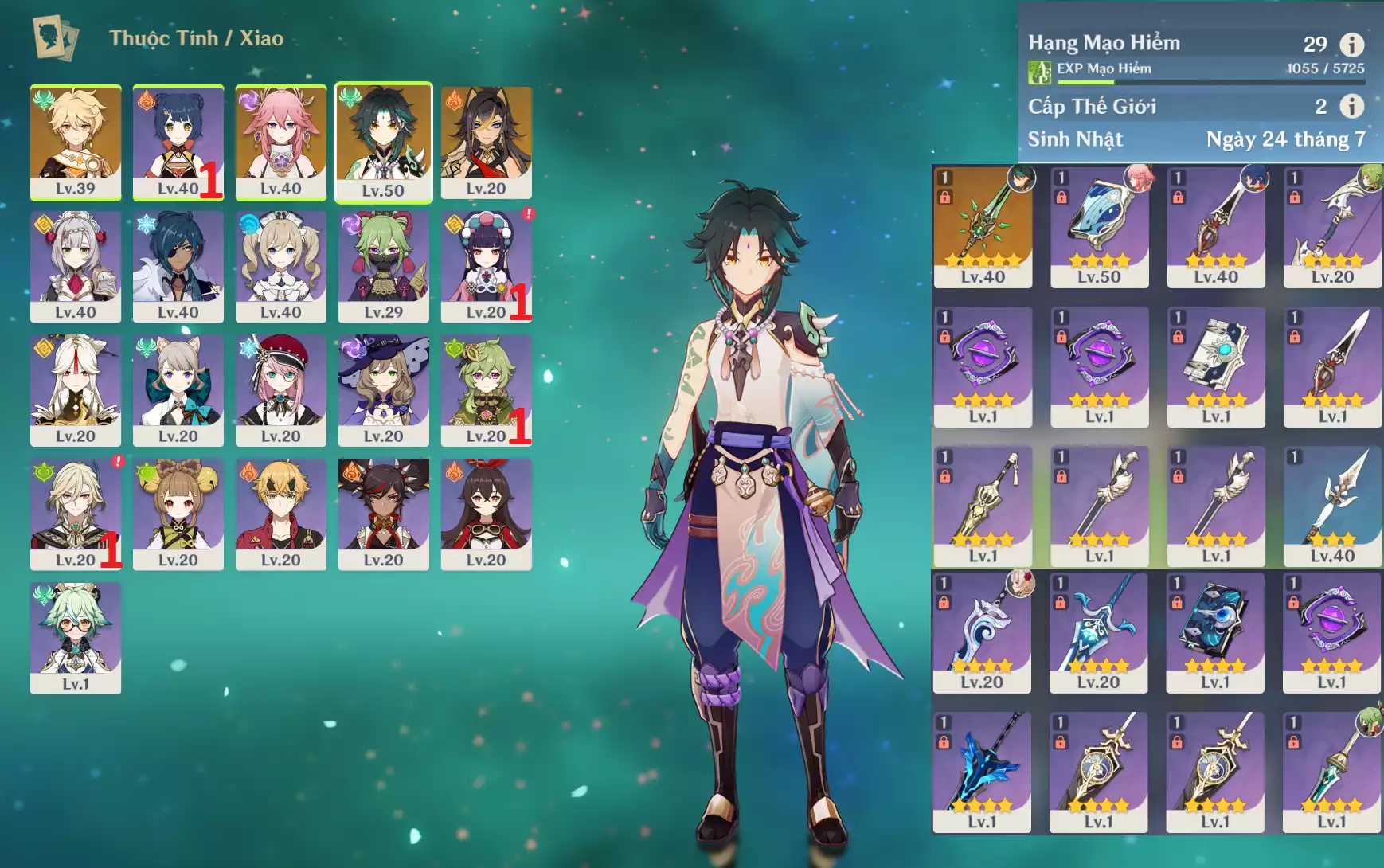Screen dimensions: 1384x868
Task: Select Lisa's witch hat portrait
Action: tap(383, 389)
